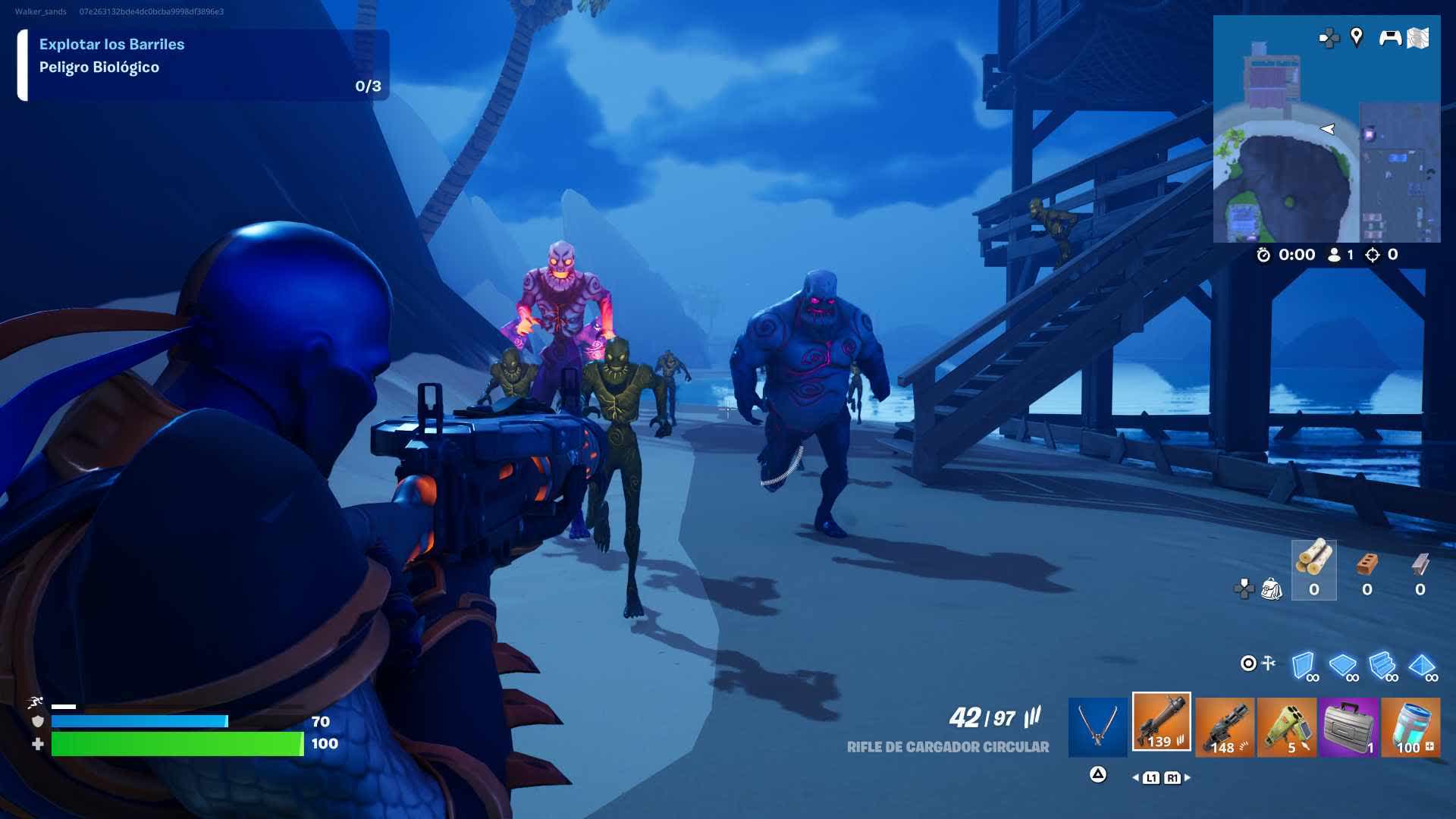
Task: Select the brick material slot
Action: (x=1367, y=570)
